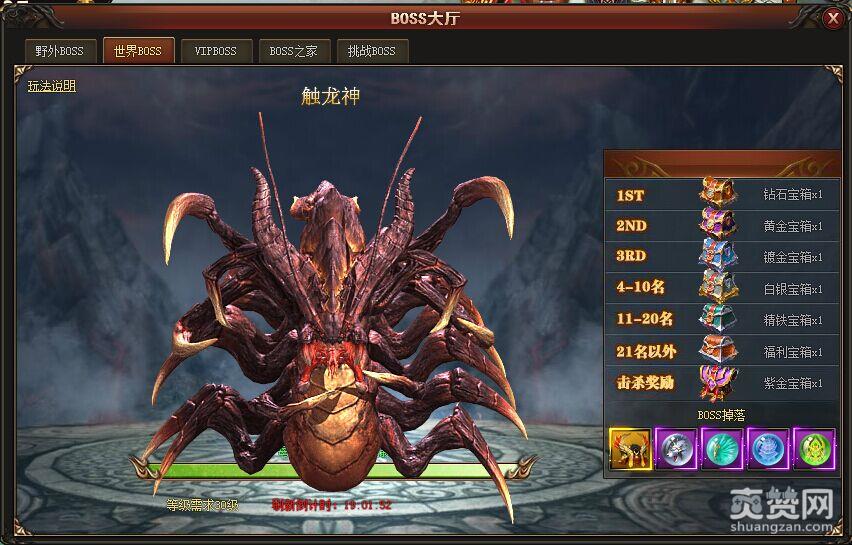Screen dimensions: 852x545
Task: Inspect the 黄金宝箱 chest for 2ND place
Action: [718, 225]
